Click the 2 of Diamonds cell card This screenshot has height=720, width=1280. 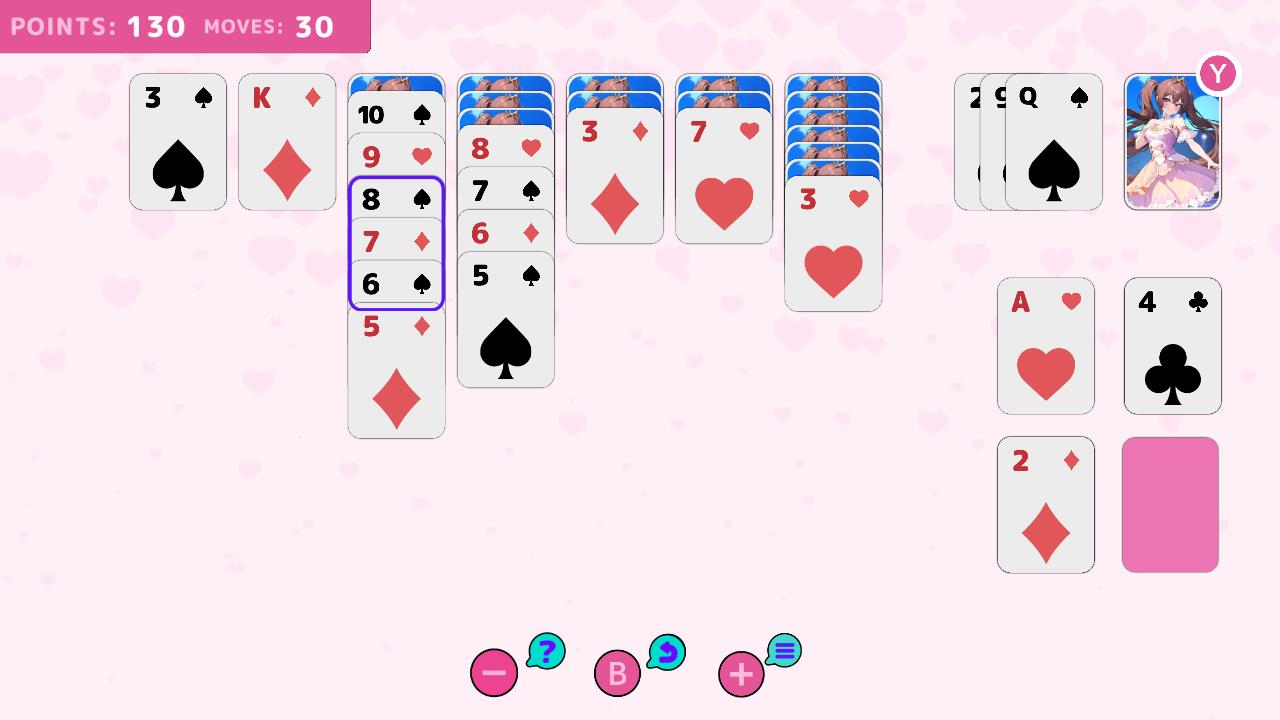pyautogui.click(x=1046, y=504)
